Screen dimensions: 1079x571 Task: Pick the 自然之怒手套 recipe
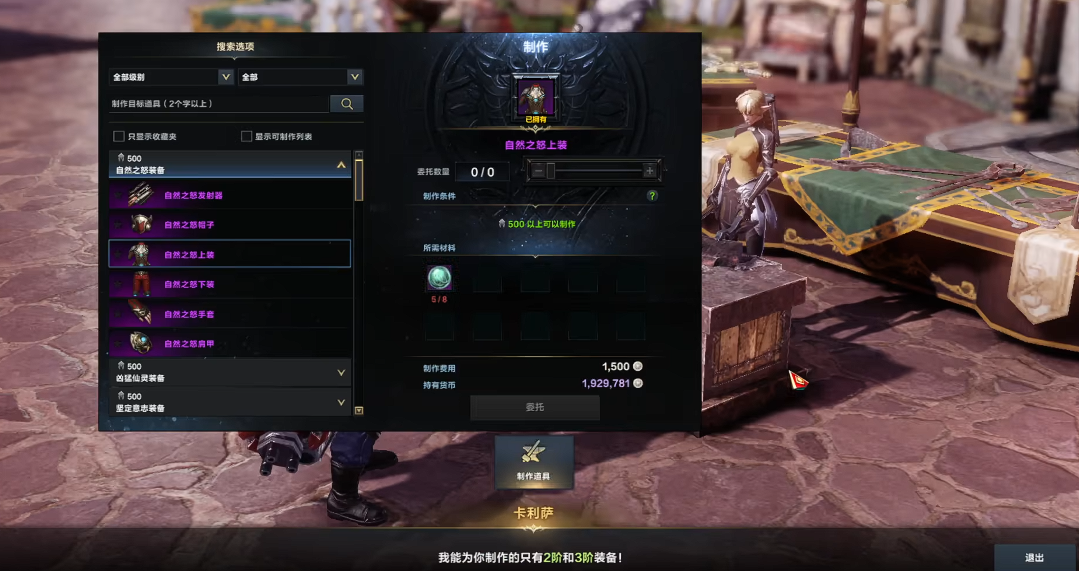pyautogui.click(x=229, y=313)
